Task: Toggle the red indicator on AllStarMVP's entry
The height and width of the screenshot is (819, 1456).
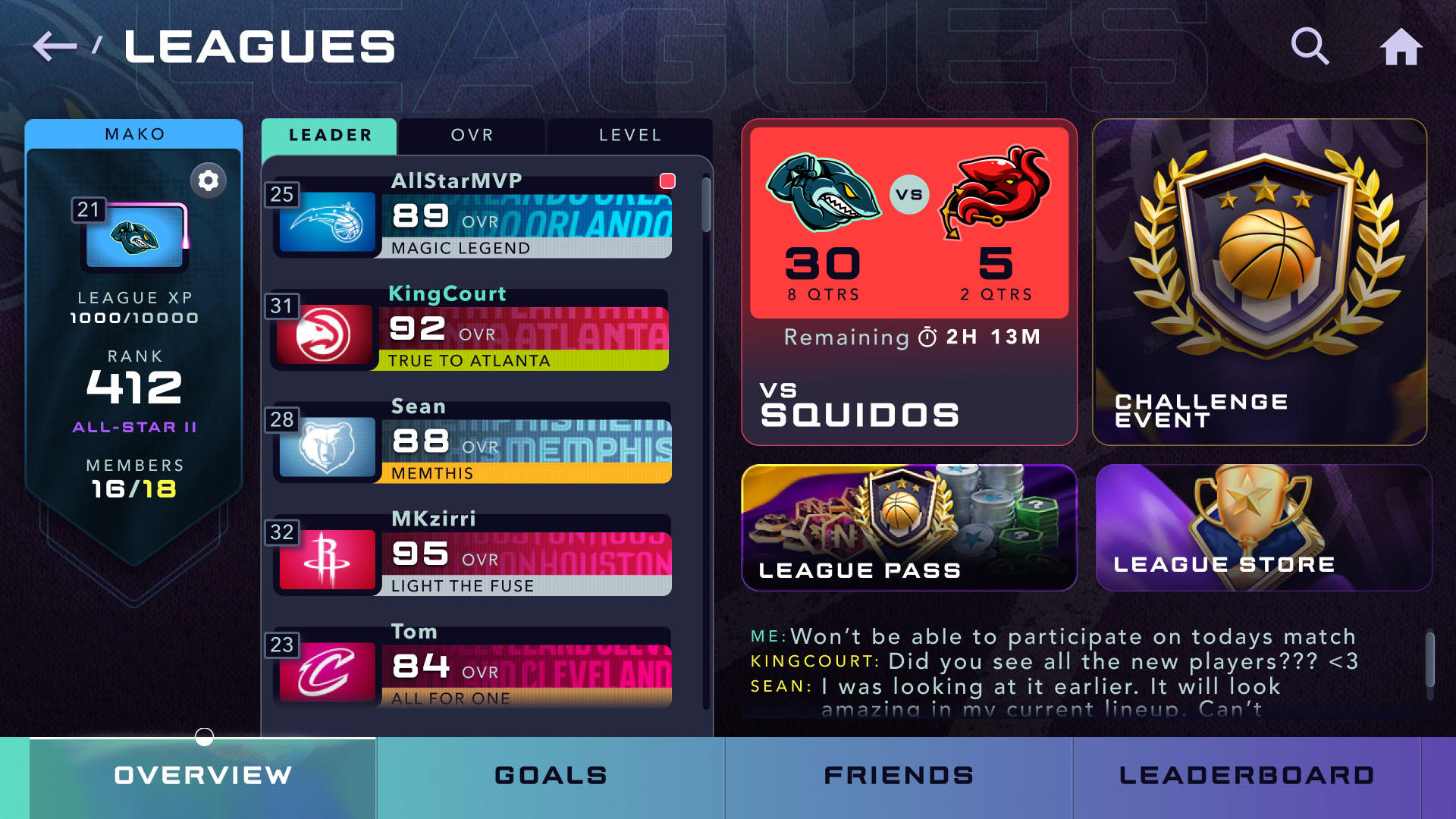Action: coord(667,179)
